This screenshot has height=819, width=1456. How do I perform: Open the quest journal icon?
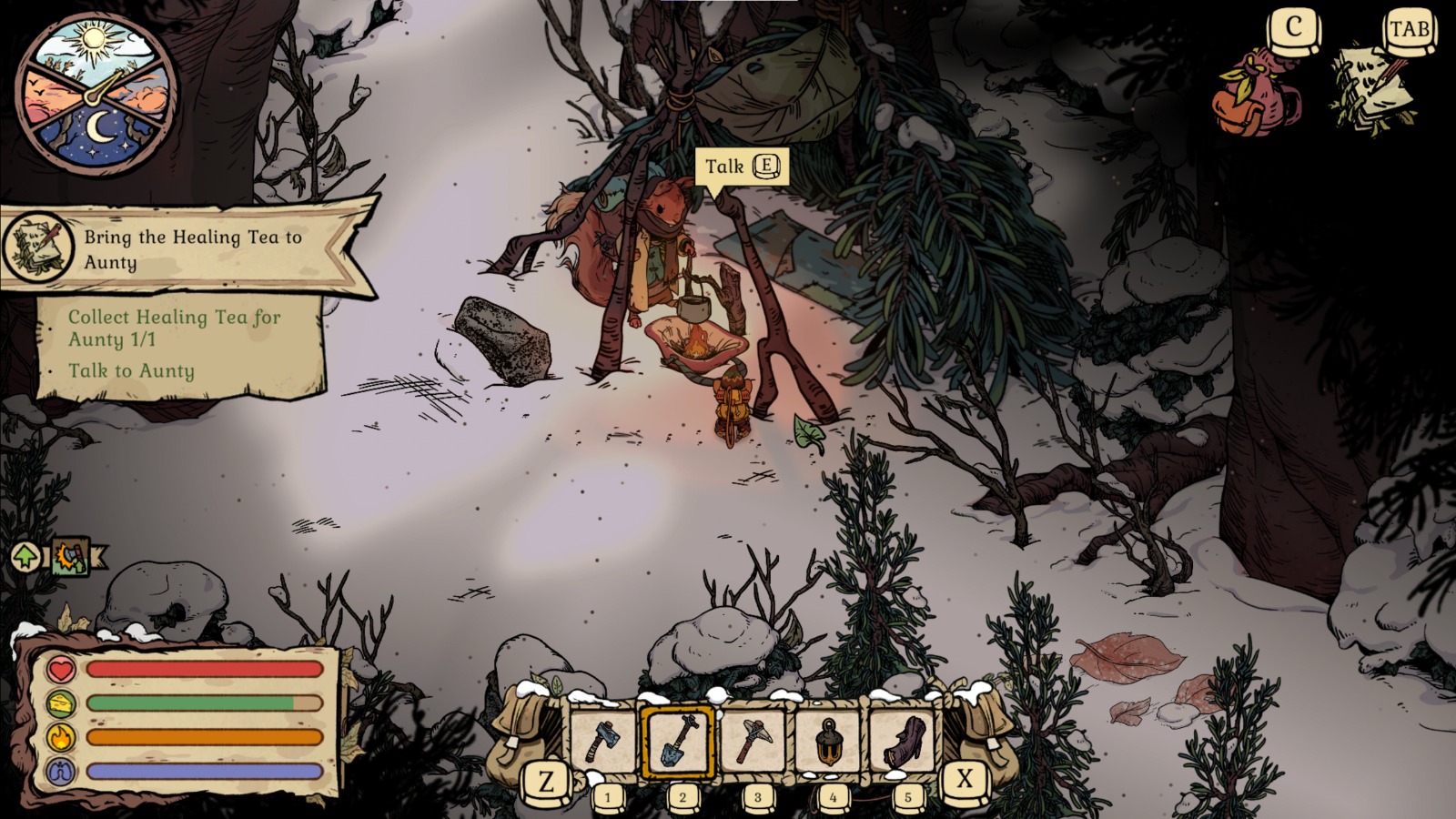(1374, 91)
